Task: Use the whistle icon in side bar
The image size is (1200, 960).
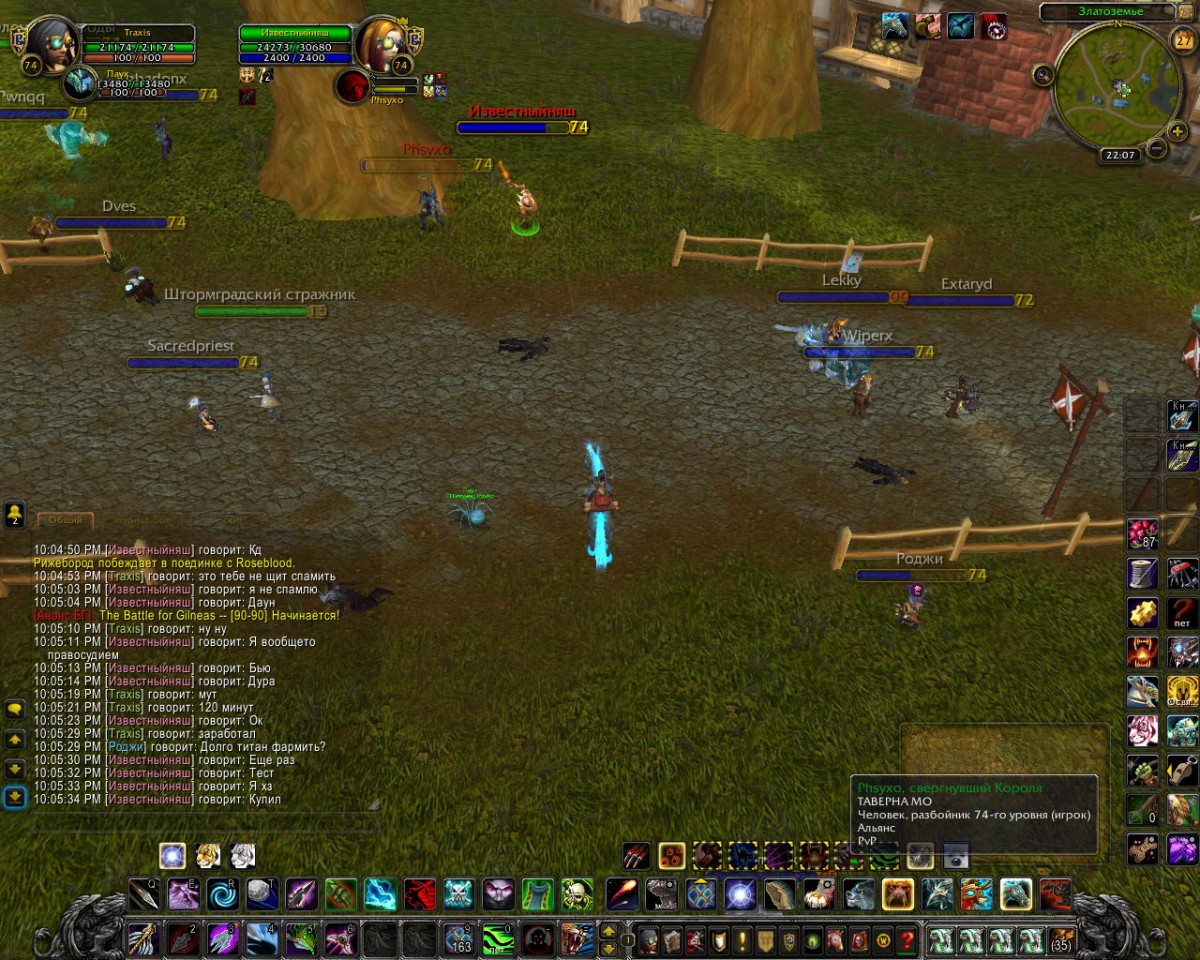Action: pos(1182,771)
